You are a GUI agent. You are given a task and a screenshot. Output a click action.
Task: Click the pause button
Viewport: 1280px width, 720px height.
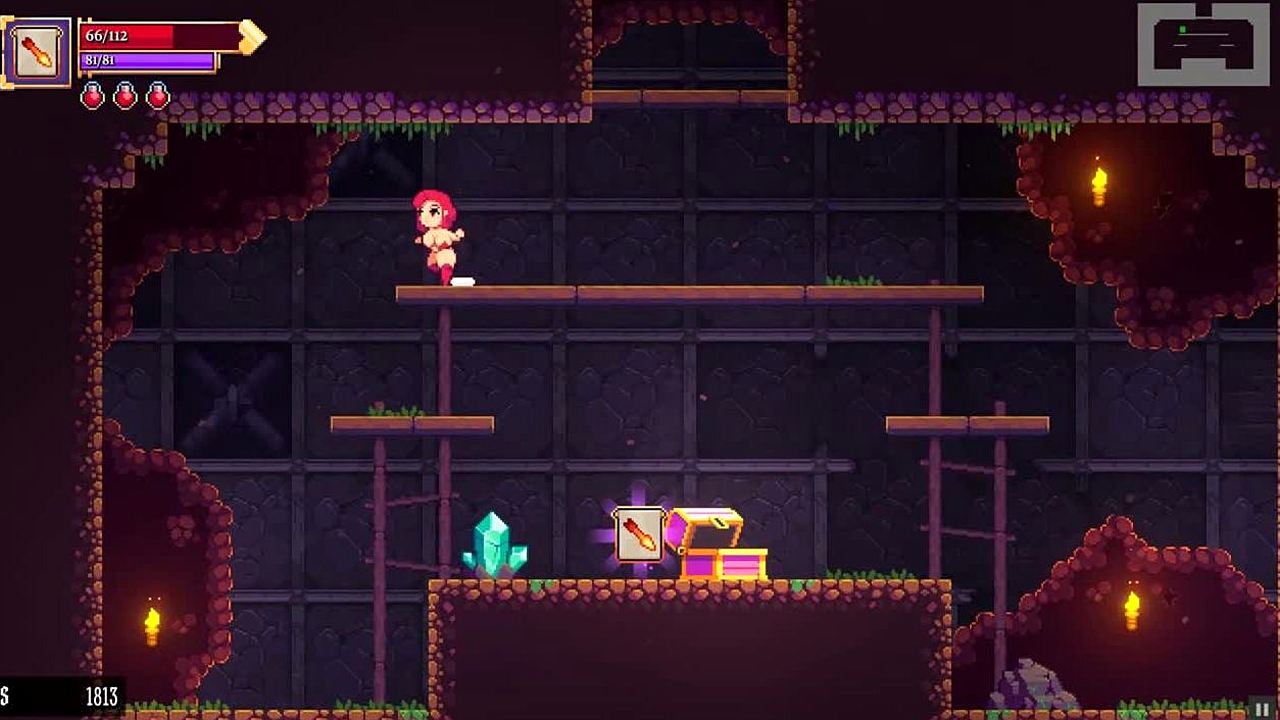(1264, 709)
